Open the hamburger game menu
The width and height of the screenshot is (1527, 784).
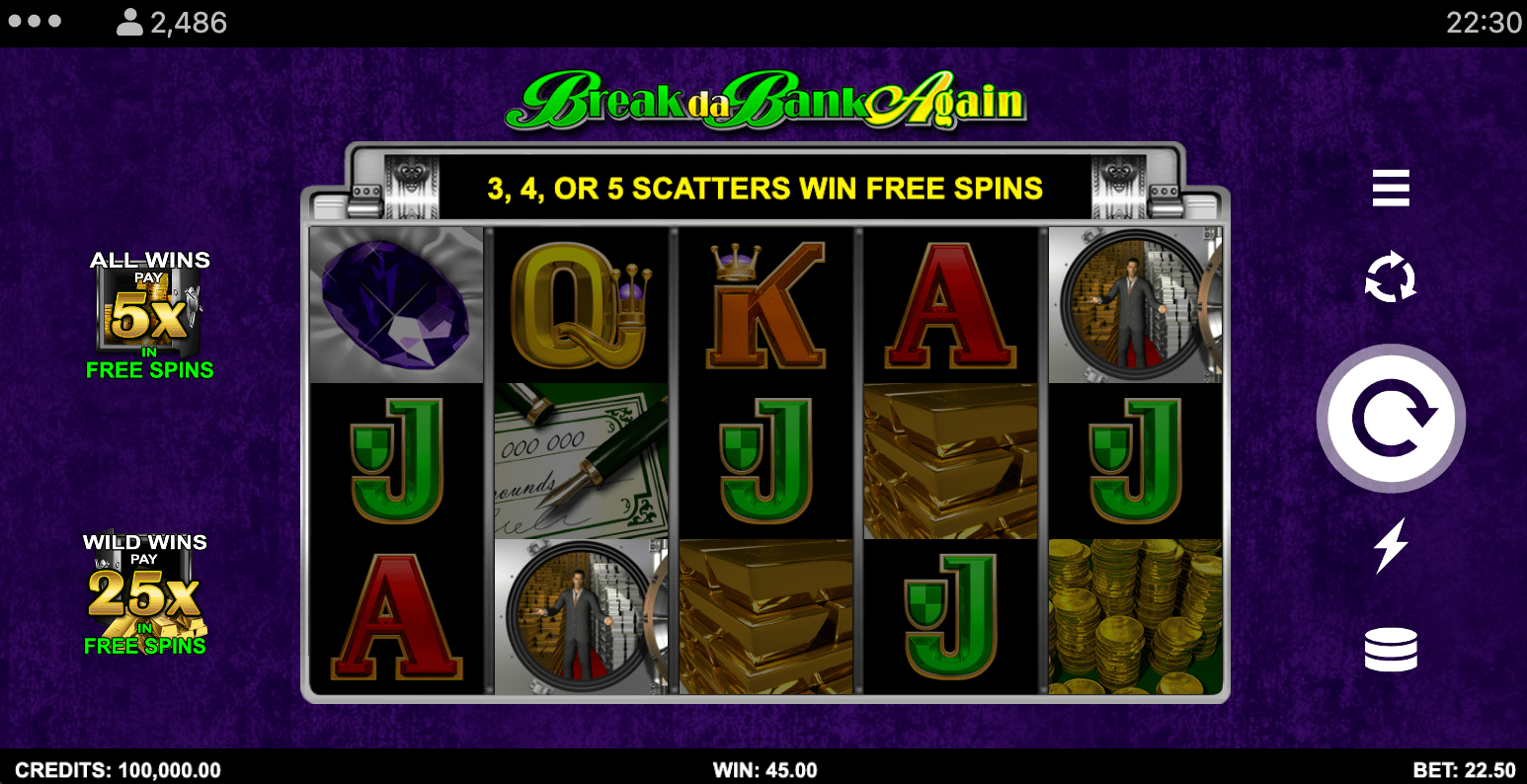[1391, 188]
